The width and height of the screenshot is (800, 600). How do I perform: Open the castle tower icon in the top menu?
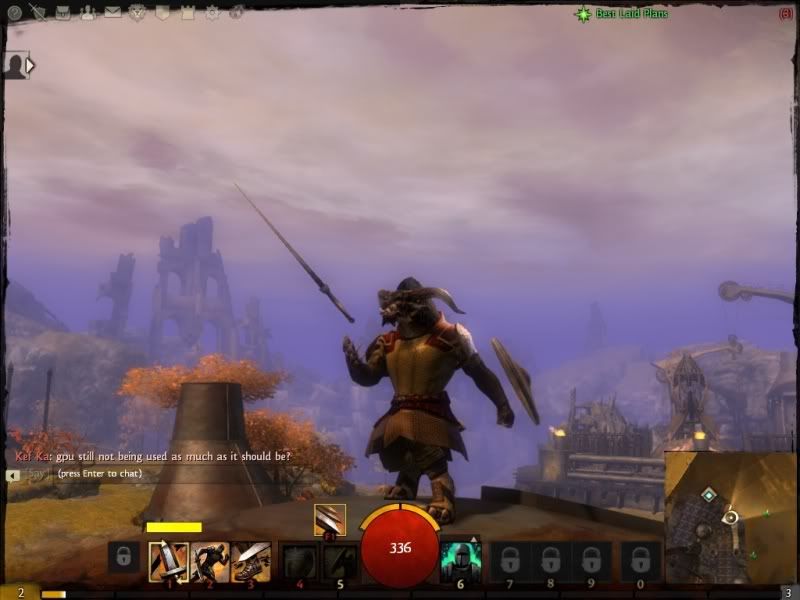pyautogui.click(x=187, y=13)
